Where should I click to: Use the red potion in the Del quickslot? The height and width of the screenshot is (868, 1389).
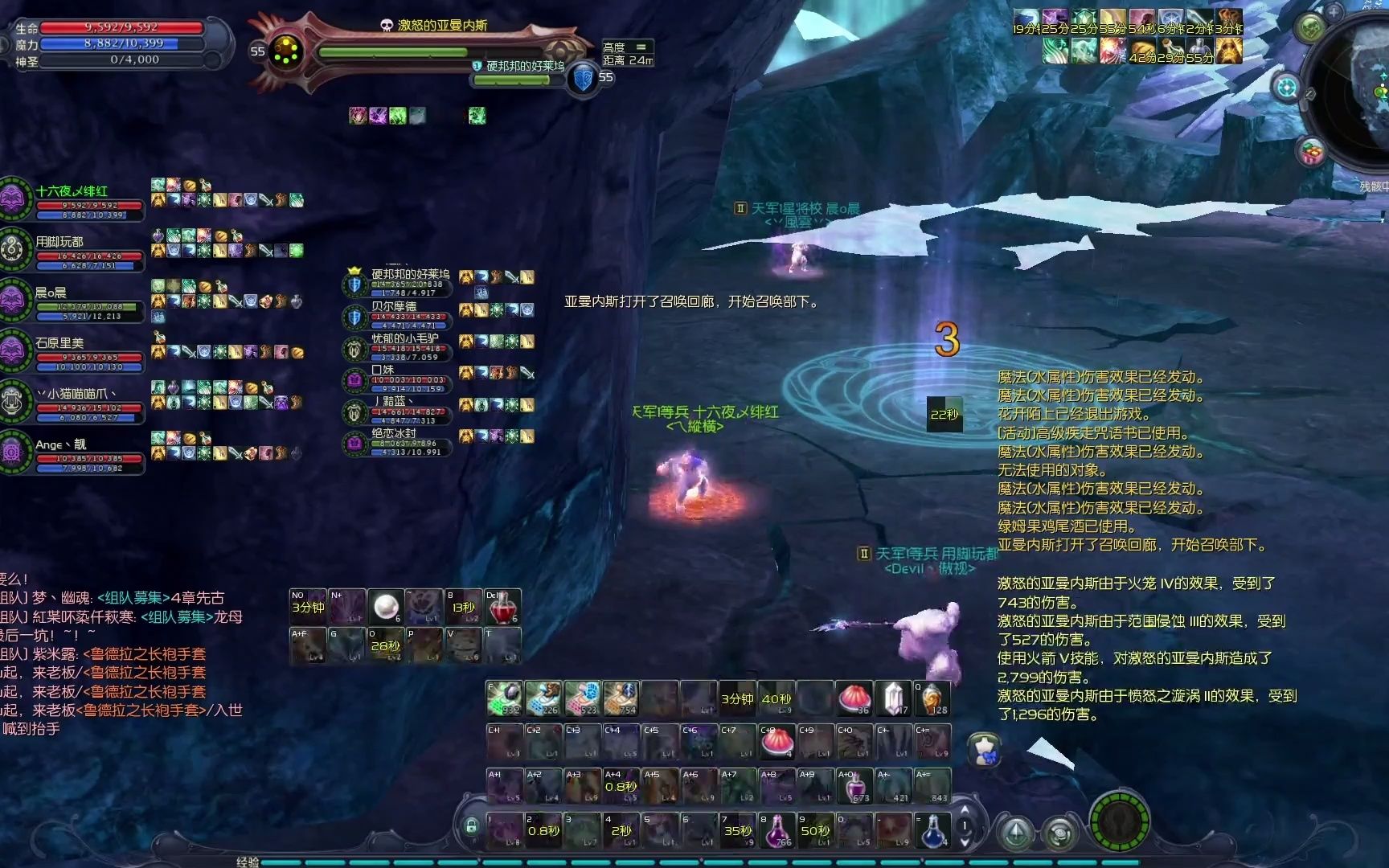pyautogui.click(x=503, y=608)
